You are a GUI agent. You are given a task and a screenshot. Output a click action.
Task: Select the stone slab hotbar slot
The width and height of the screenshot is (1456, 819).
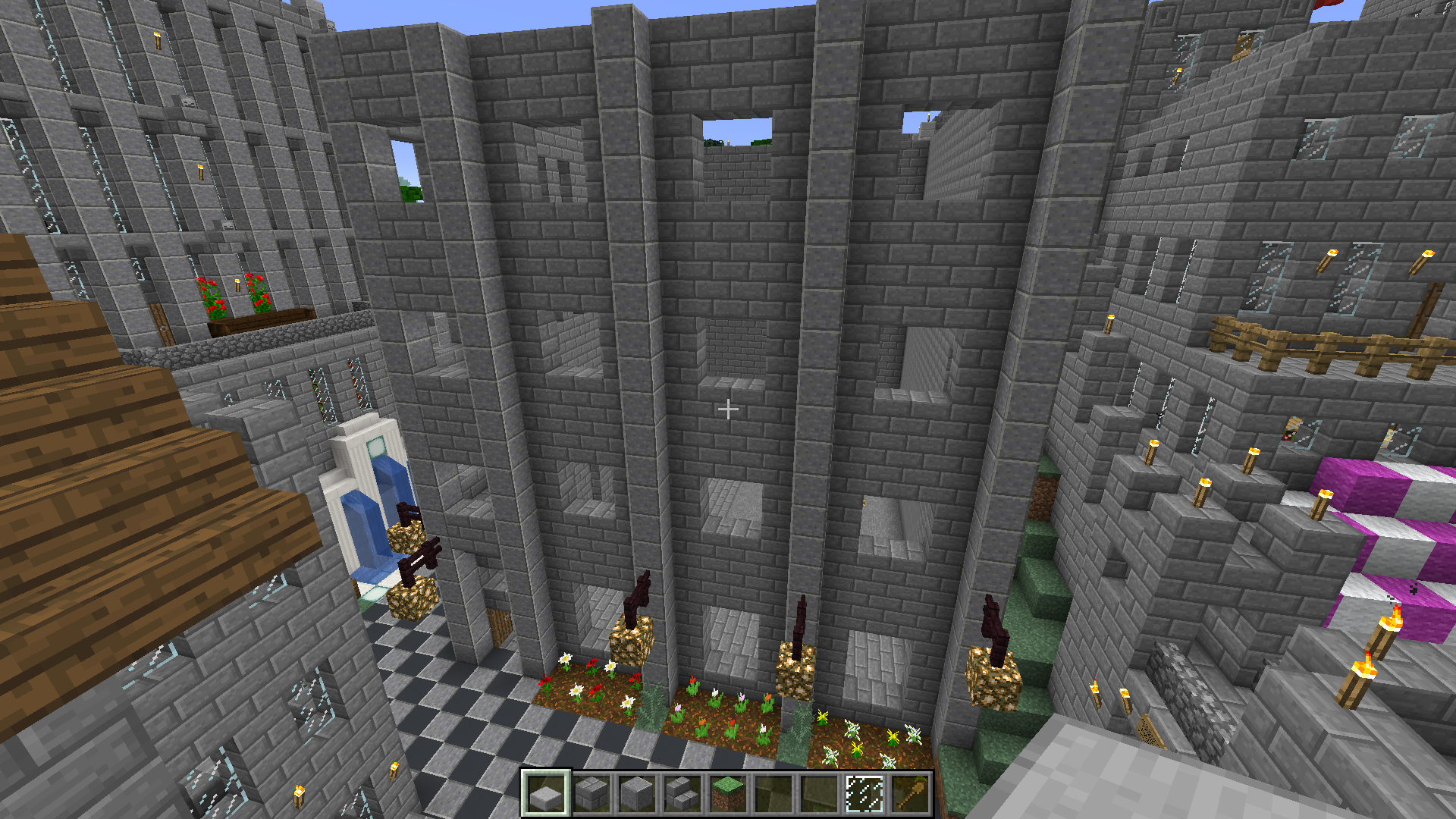(x=545, y=794)
